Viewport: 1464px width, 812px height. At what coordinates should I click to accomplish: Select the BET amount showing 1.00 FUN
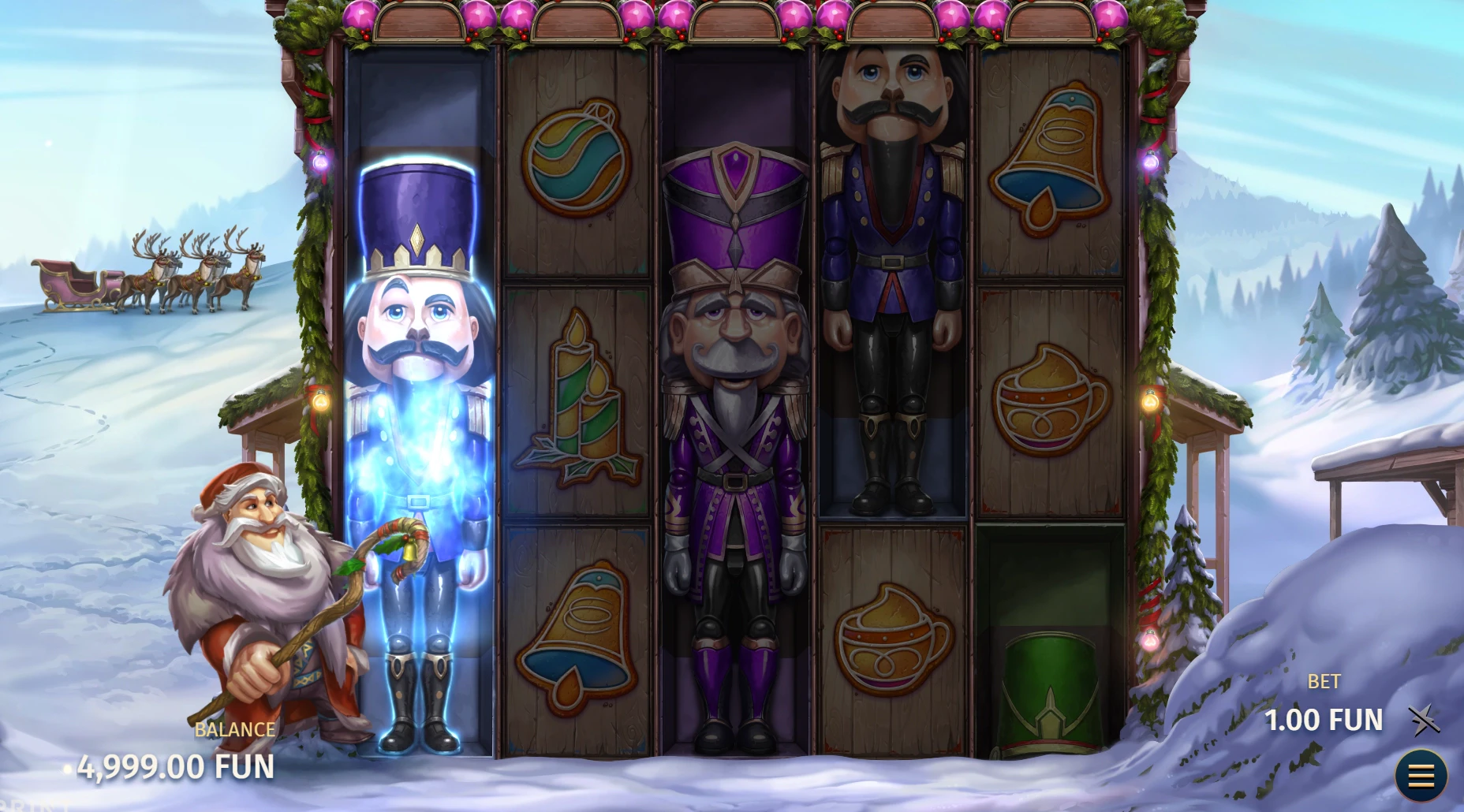tap(1324, 720)
